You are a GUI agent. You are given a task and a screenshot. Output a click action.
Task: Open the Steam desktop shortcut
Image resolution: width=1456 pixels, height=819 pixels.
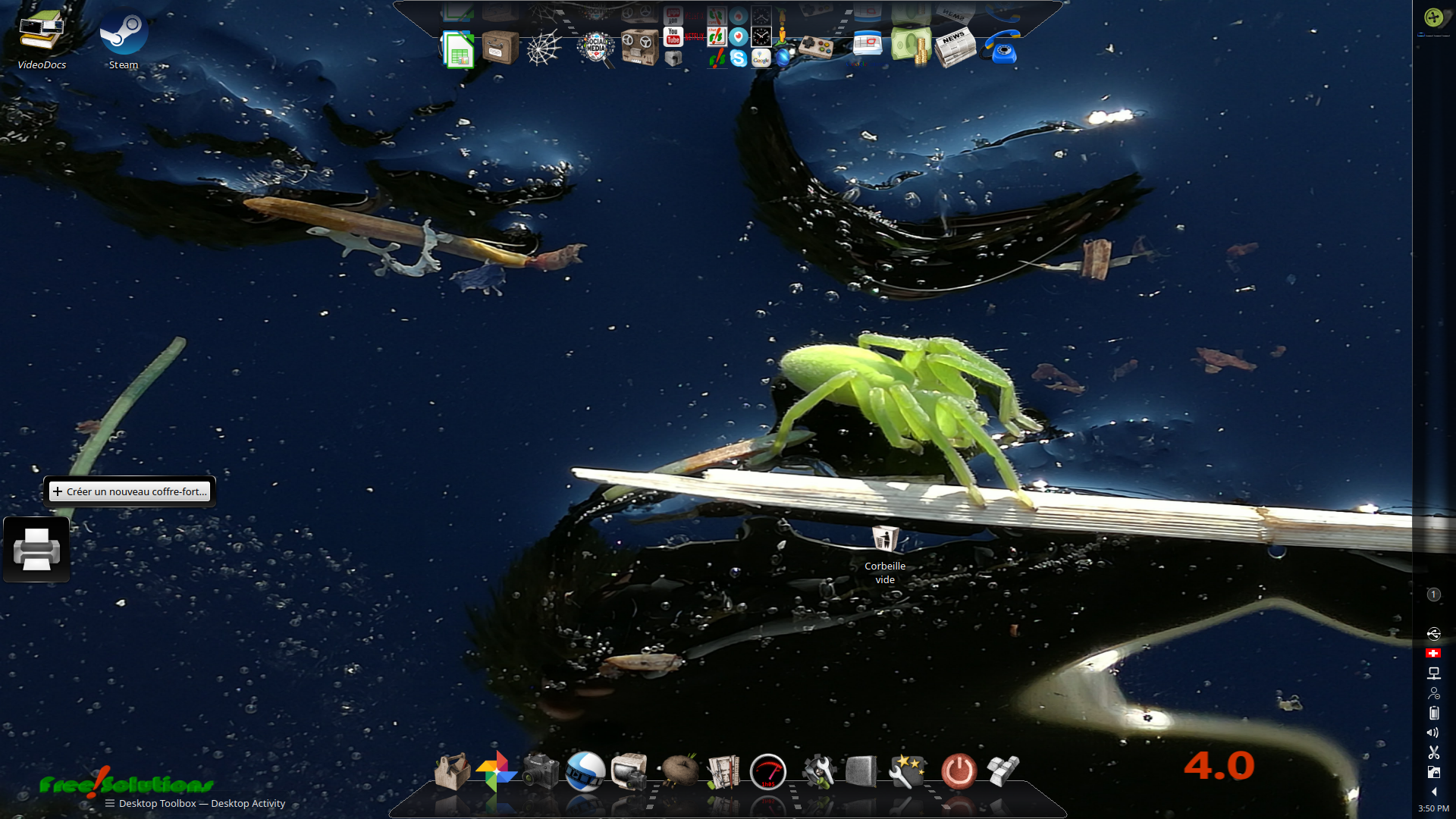click(x=123, y=35)
